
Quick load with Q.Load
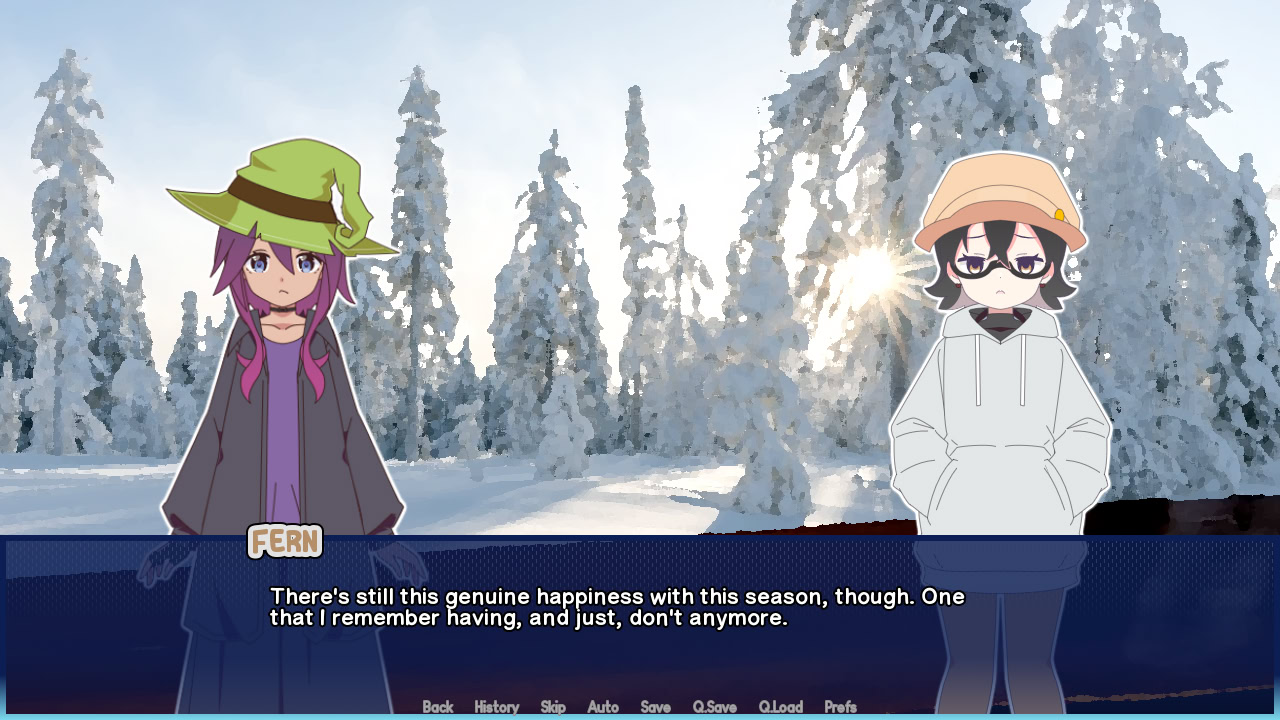[780, 707]
